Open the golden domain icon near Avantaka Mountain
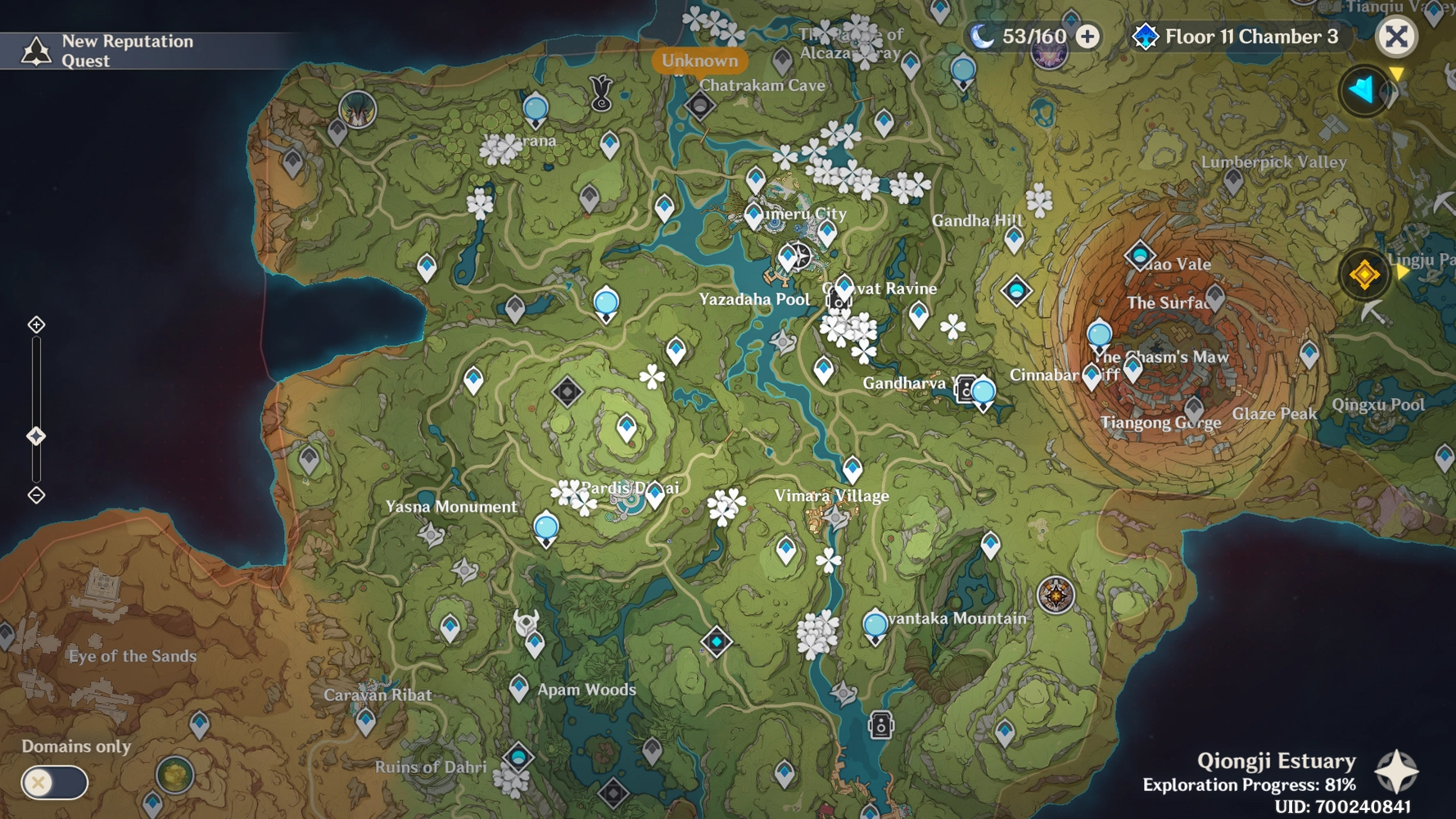Image resolution: width=1456 pixels, height=819 pixels. 1055,595
